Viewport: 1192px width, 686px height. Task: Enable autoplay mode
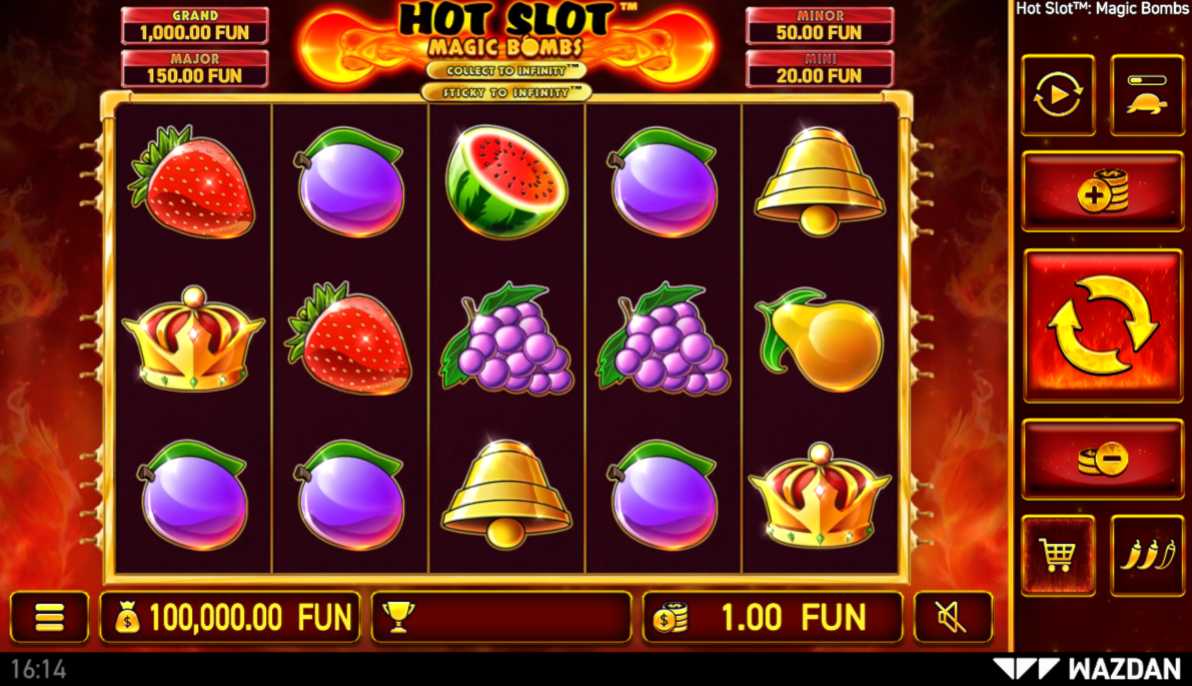(x=1058, y=96)
